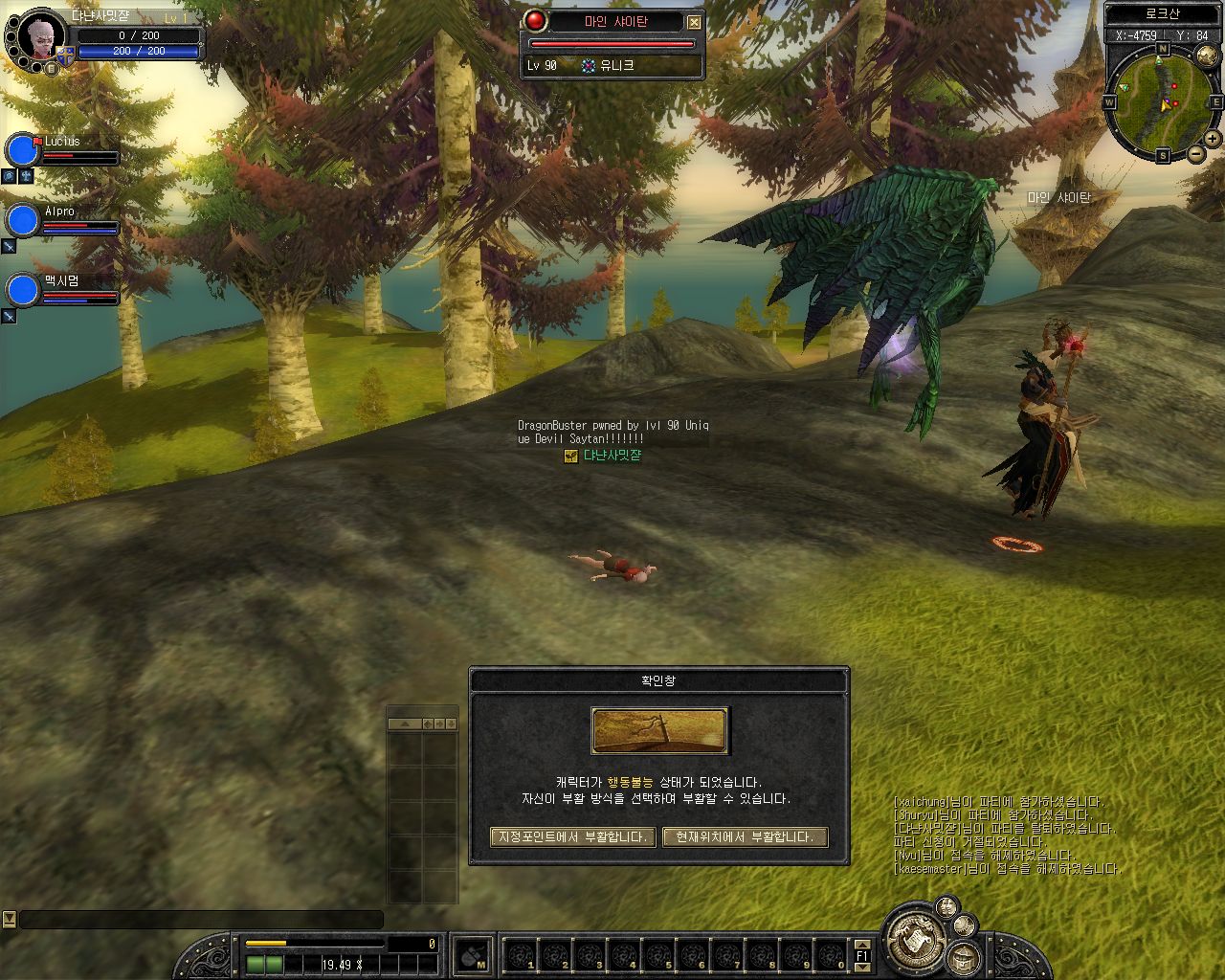Choose resurrect at current location button
This screenshot has width=1225, height=980.
[744, 836]
